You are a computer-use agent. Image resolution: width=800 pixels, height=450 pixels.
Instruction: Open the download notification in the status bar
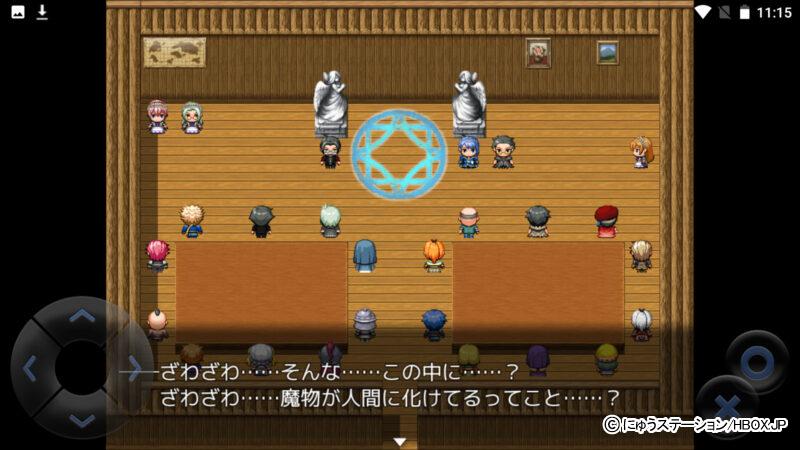point(42,12)
